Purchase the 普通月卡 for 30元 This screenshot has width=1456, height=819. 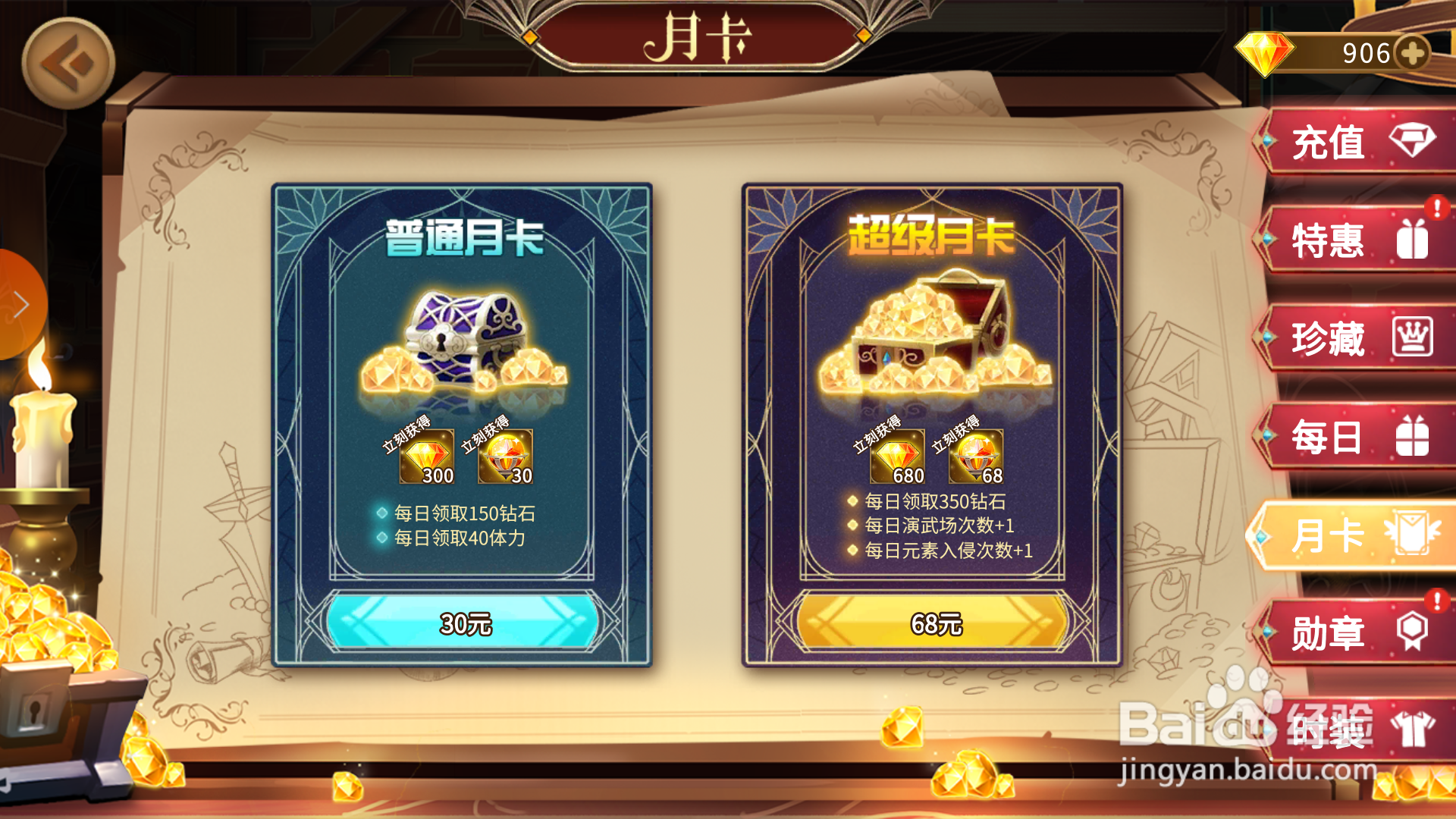(x=464, y=623)
